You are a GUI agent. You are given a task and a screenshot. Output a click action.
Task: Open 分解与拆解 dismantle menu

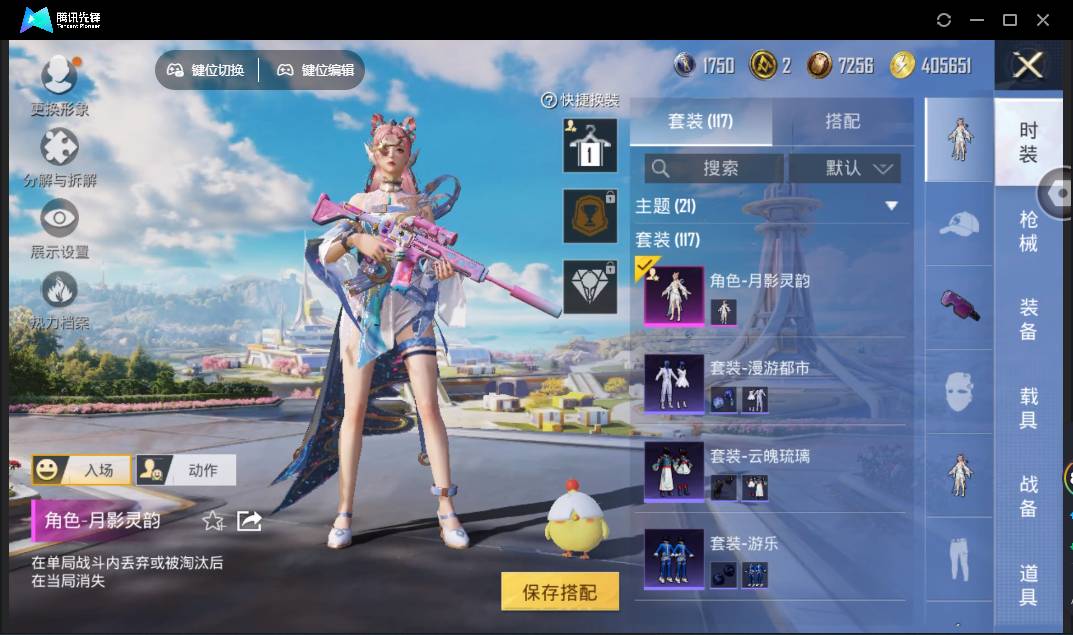(59, 156)
